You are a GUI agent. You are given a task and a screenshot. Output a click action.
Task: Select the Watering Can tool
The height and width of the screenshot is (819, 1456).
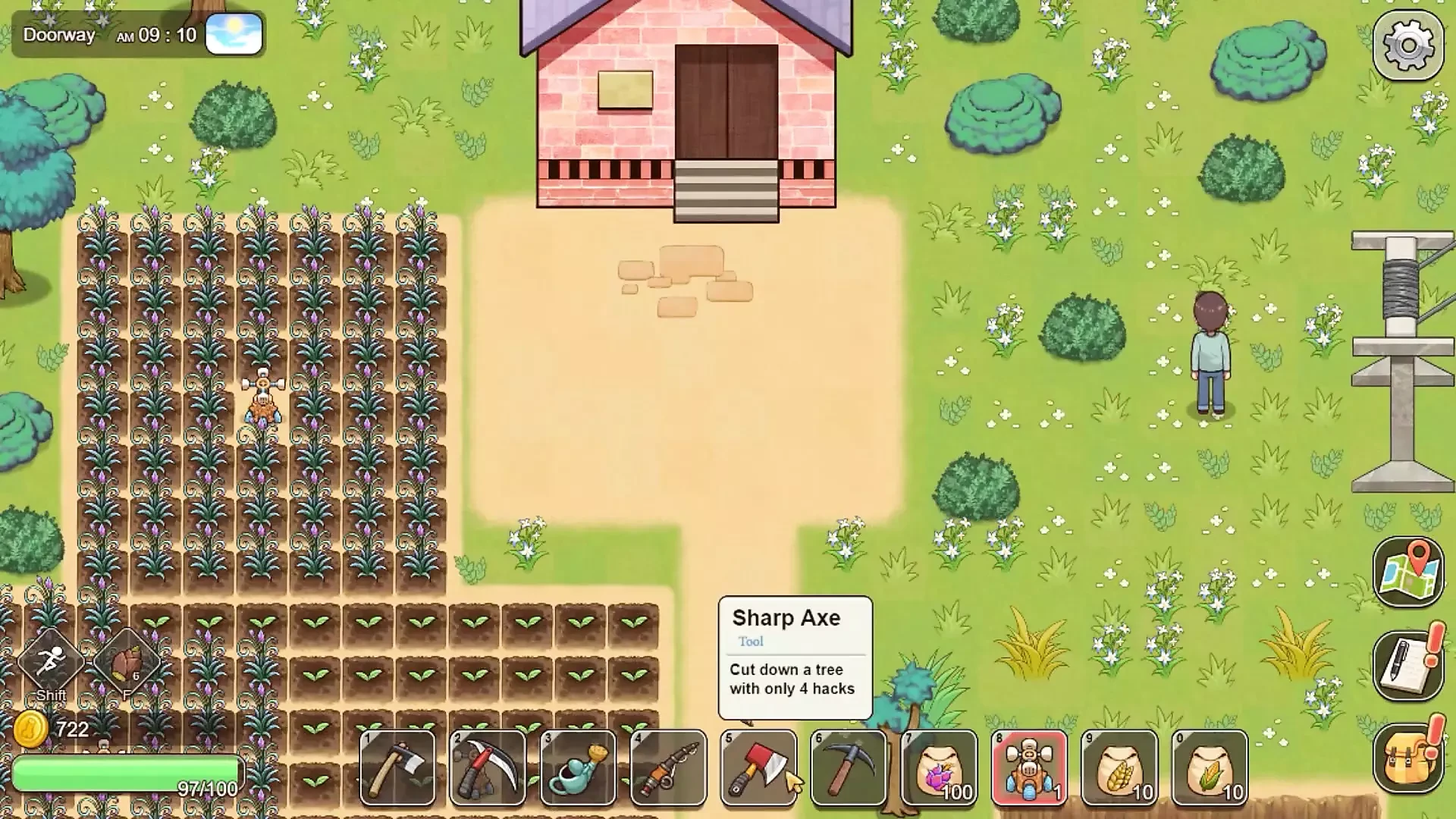click(579, 767)
